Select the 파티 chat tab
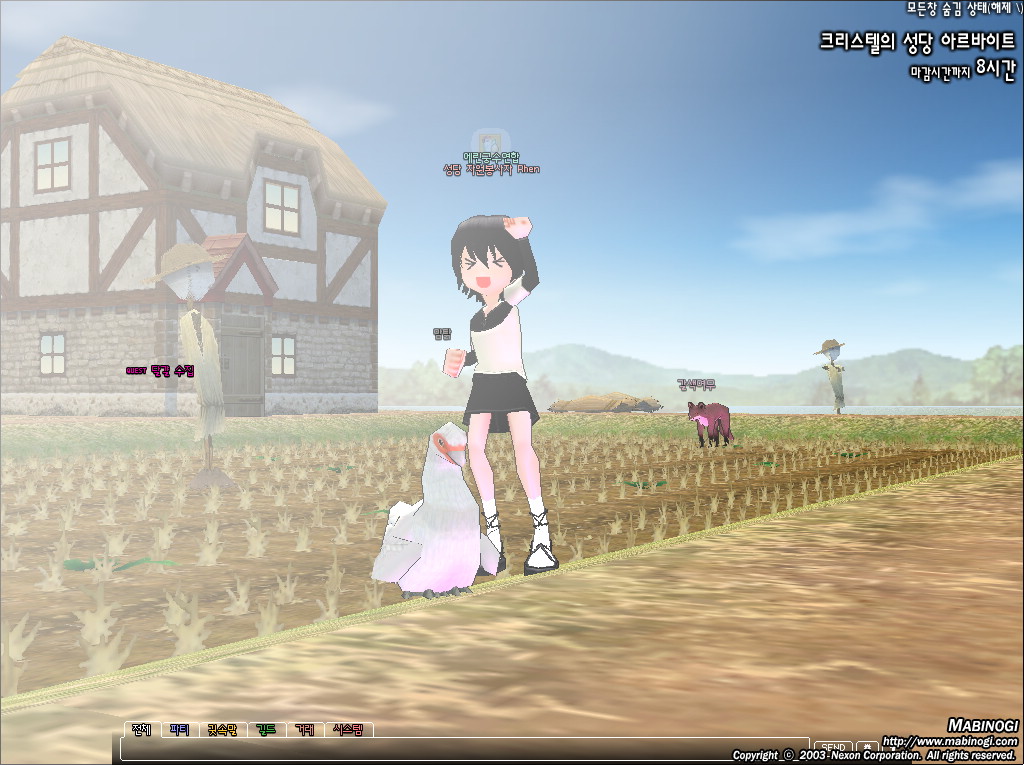The width and height of the screenshot is (1024, 765). pyautogui.click(x=179, y=730)
